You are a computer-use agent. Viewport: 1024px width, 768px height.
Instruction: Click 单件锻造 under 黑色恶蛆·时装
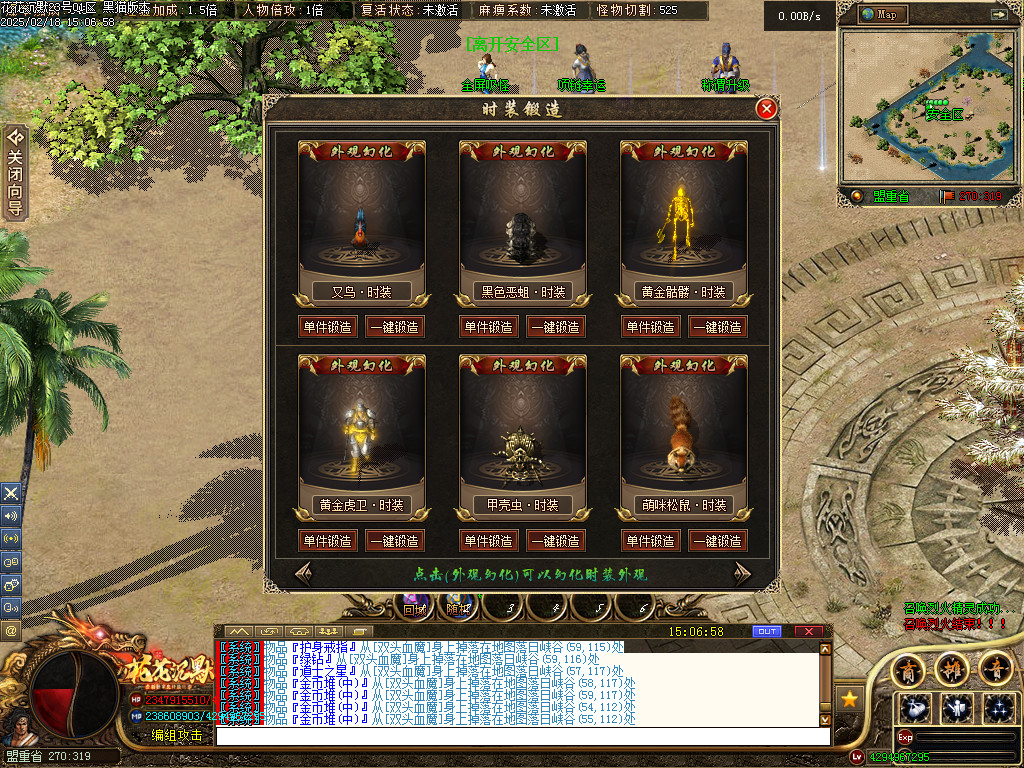pyautogui.click(x=489, y=327)
